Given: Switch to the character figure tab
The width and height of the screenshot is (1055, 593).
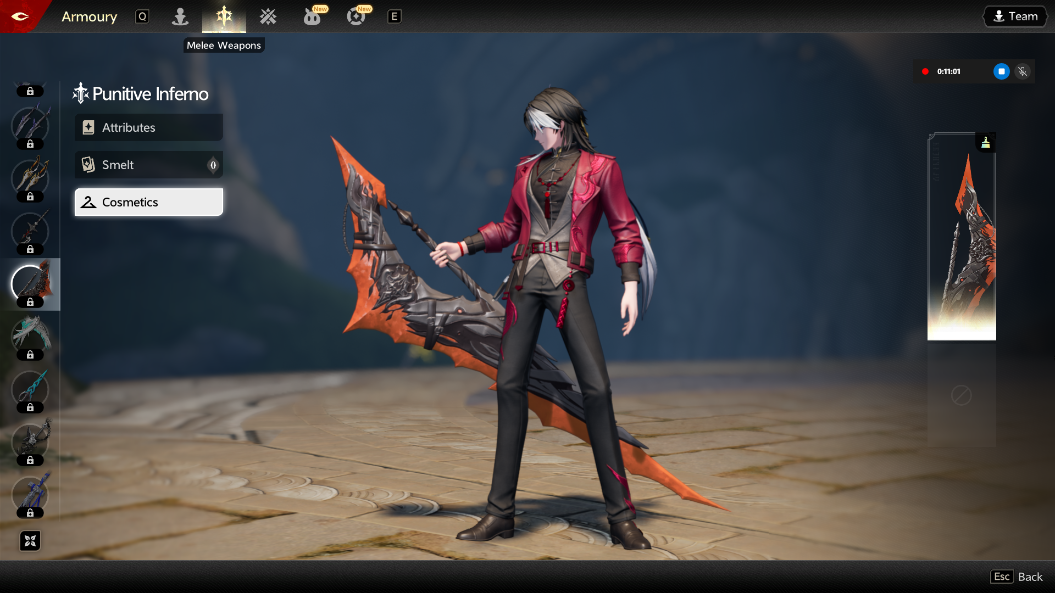Looking at the screenshot, I should pos(180,16).
